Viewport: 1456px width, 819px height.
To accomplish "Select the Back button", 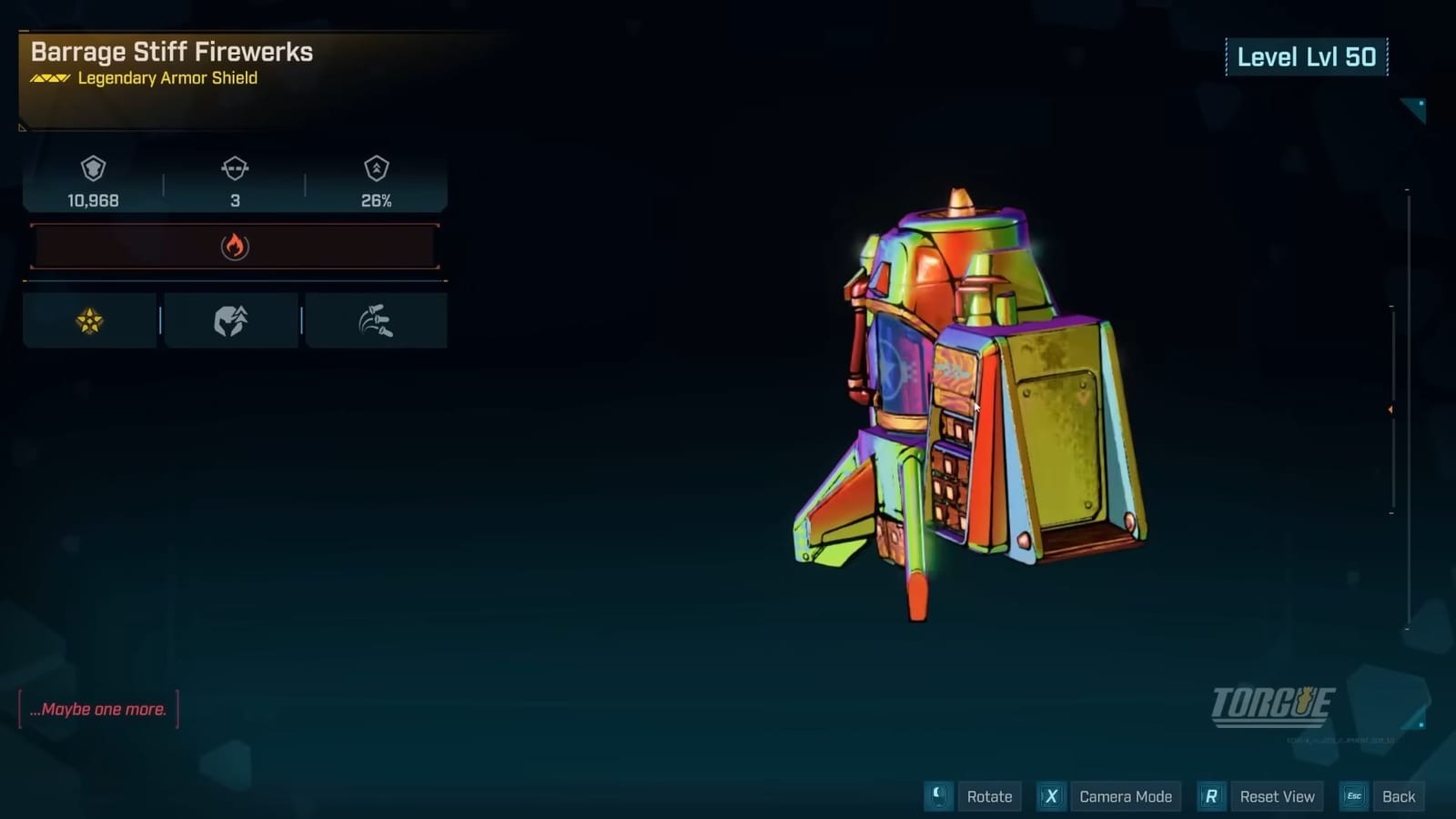I will pos(1399,795).
